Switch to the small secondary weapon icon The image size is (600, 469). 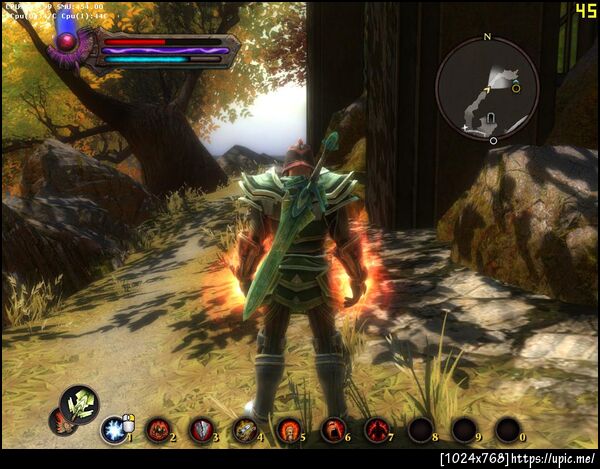(60, 423)
